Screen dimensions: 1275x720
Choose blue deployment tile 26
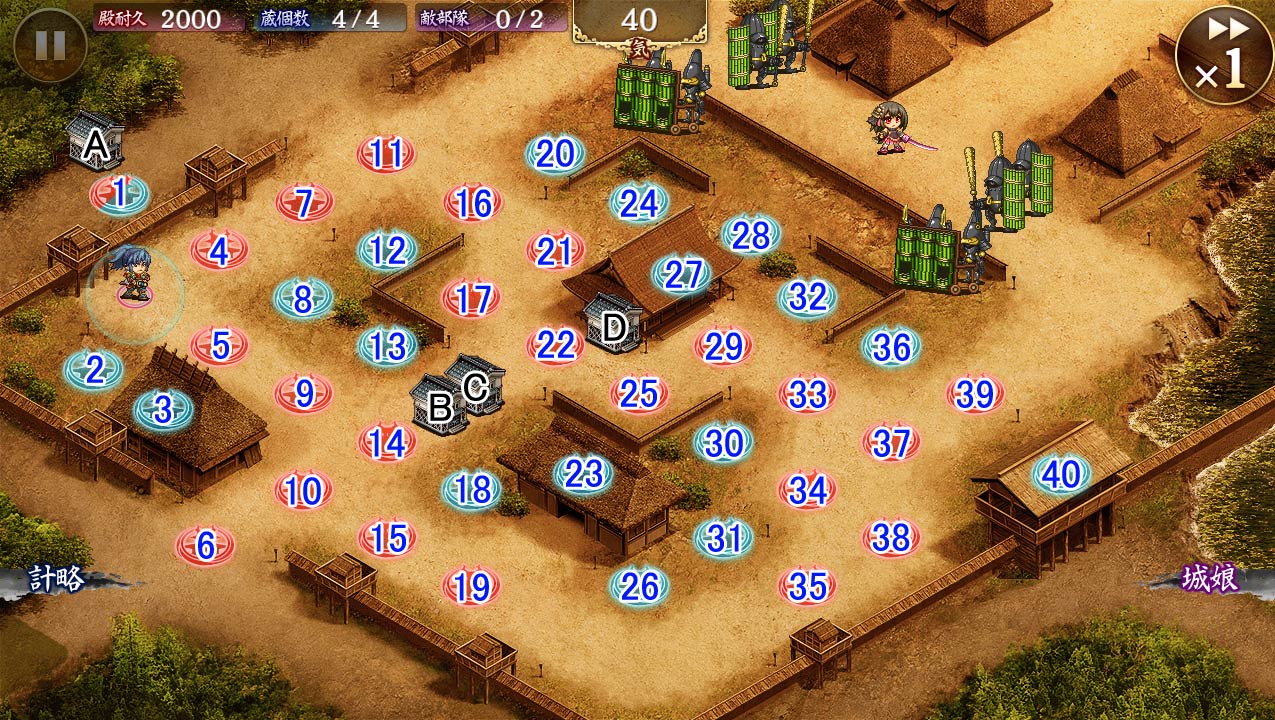coord(639,587)
